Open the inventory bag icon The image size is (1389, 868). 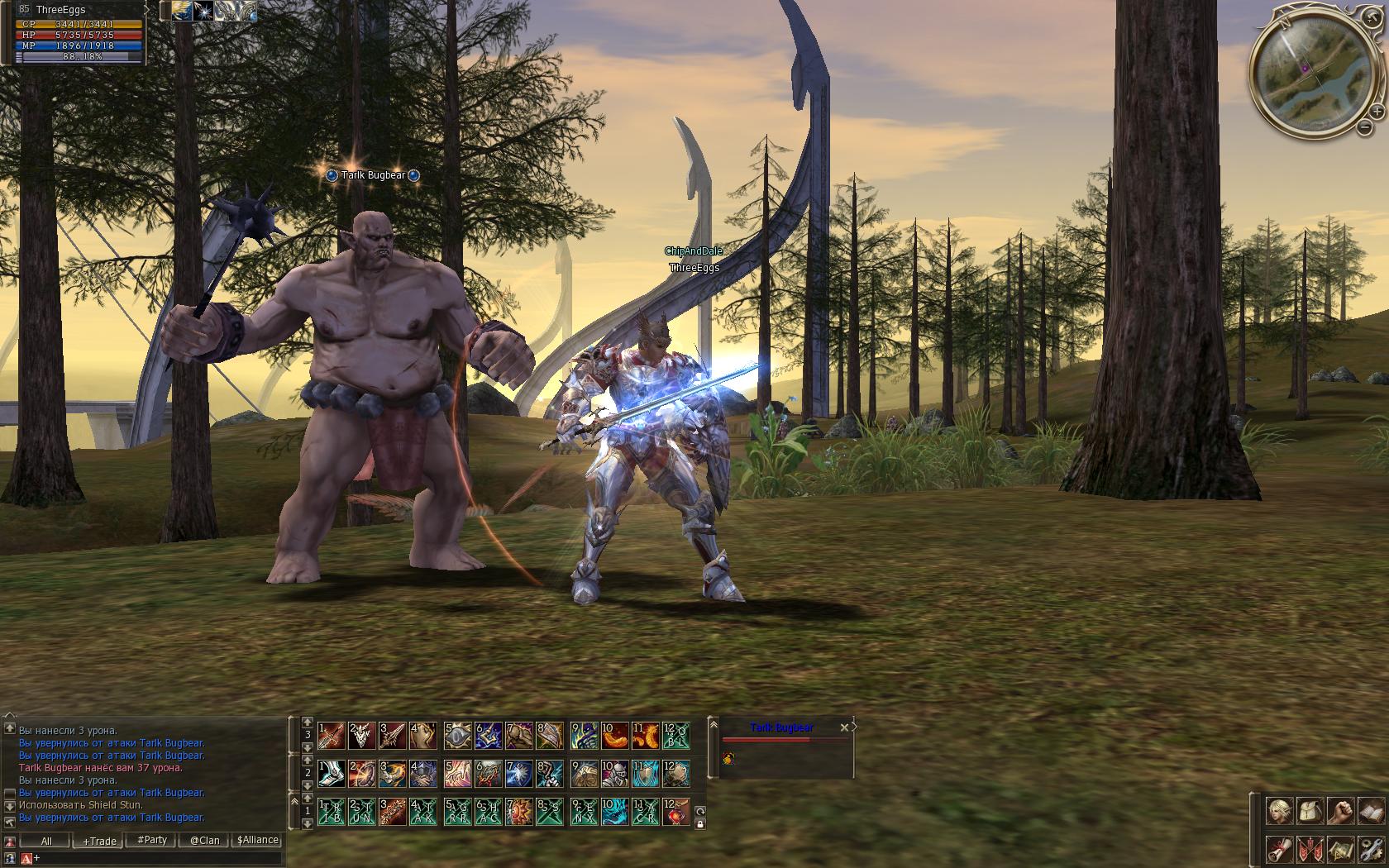coord(1310,811)
